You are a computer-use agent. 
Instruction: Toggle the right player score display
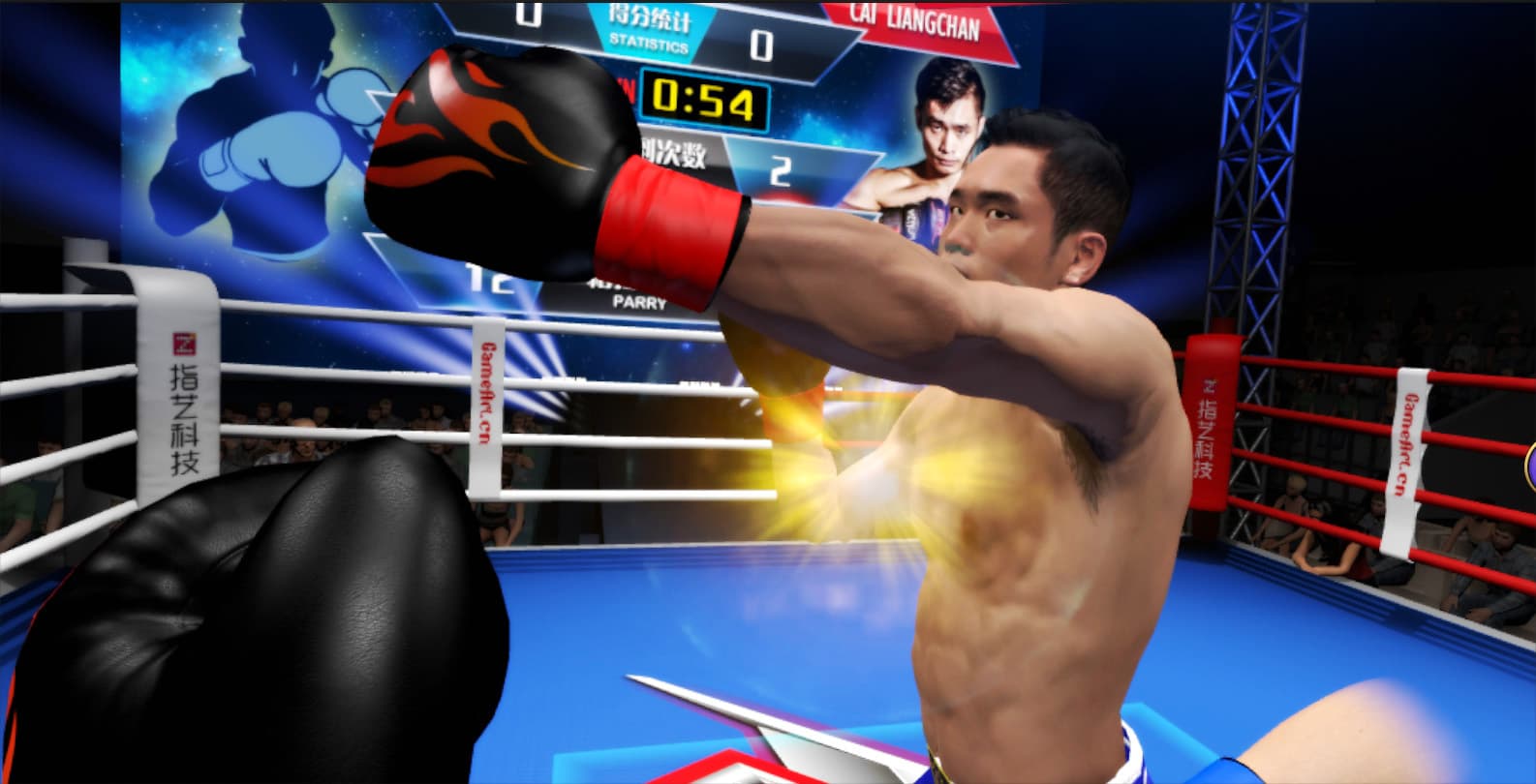[761, 44]
